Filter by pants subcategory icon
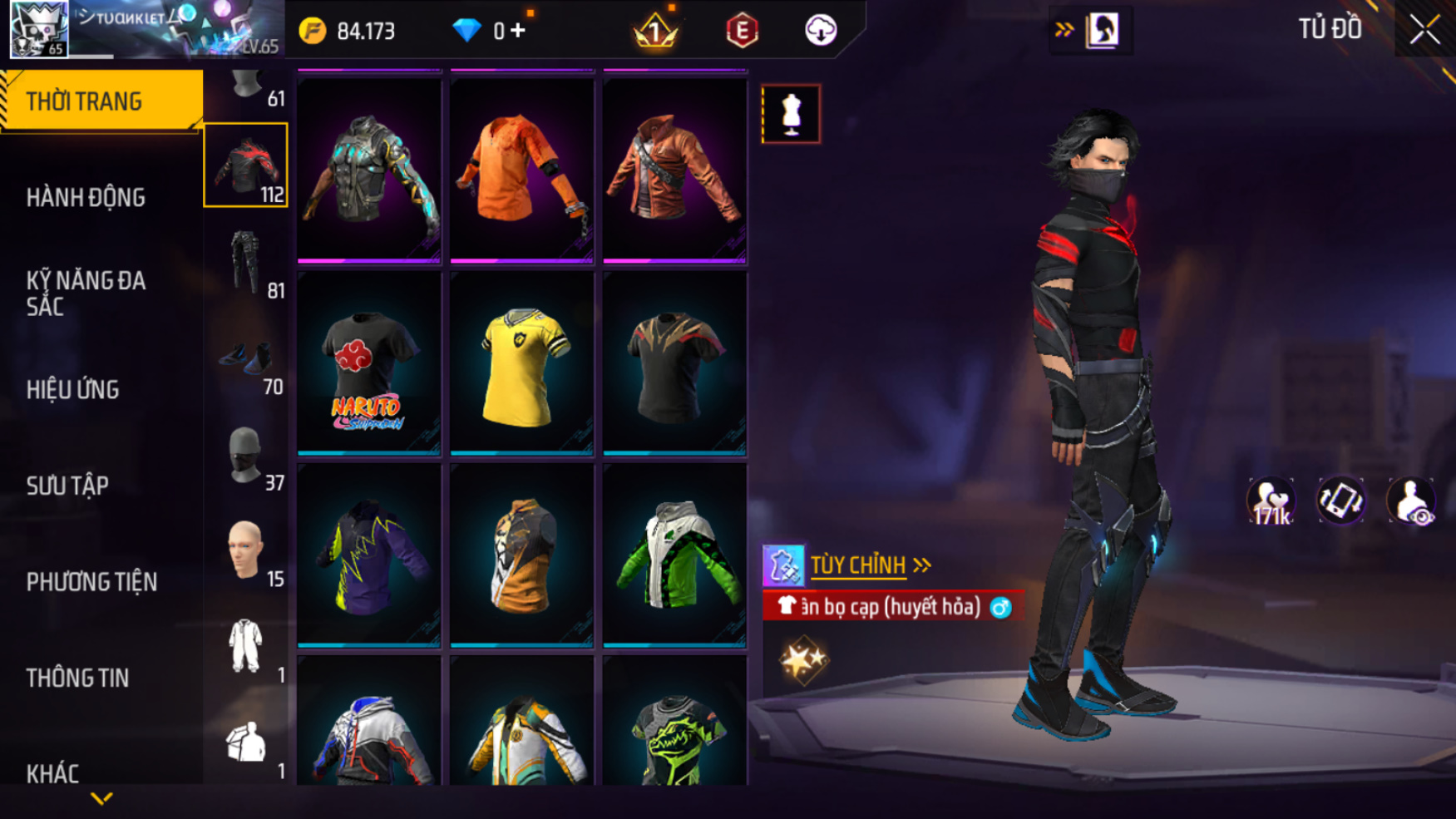Viewport: 1456px width, 819px height. click(245, 261)
